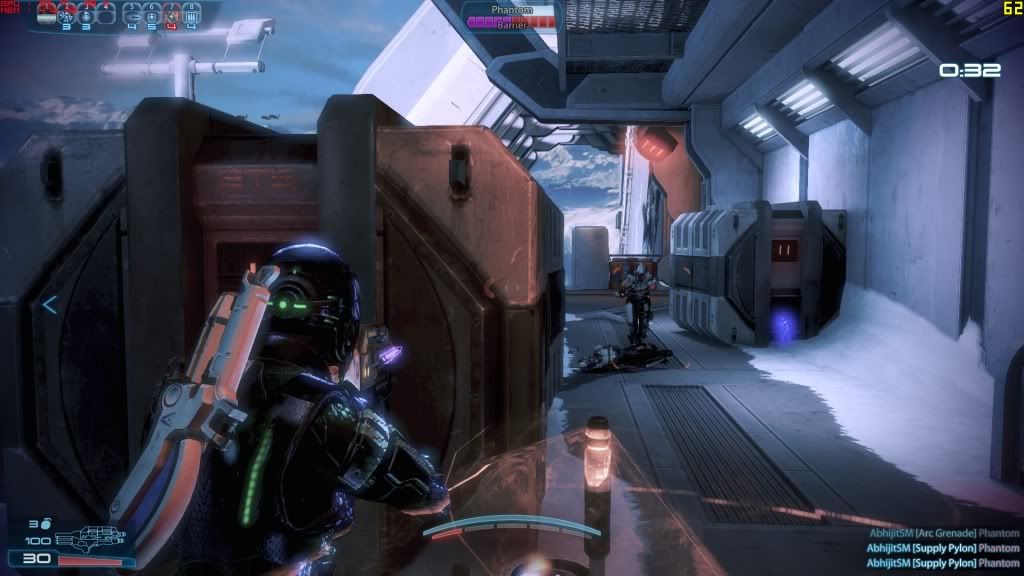
Task: Activate the cluster grenade power in slot 2
Action: pyautogui.click(x=67, y=14)
